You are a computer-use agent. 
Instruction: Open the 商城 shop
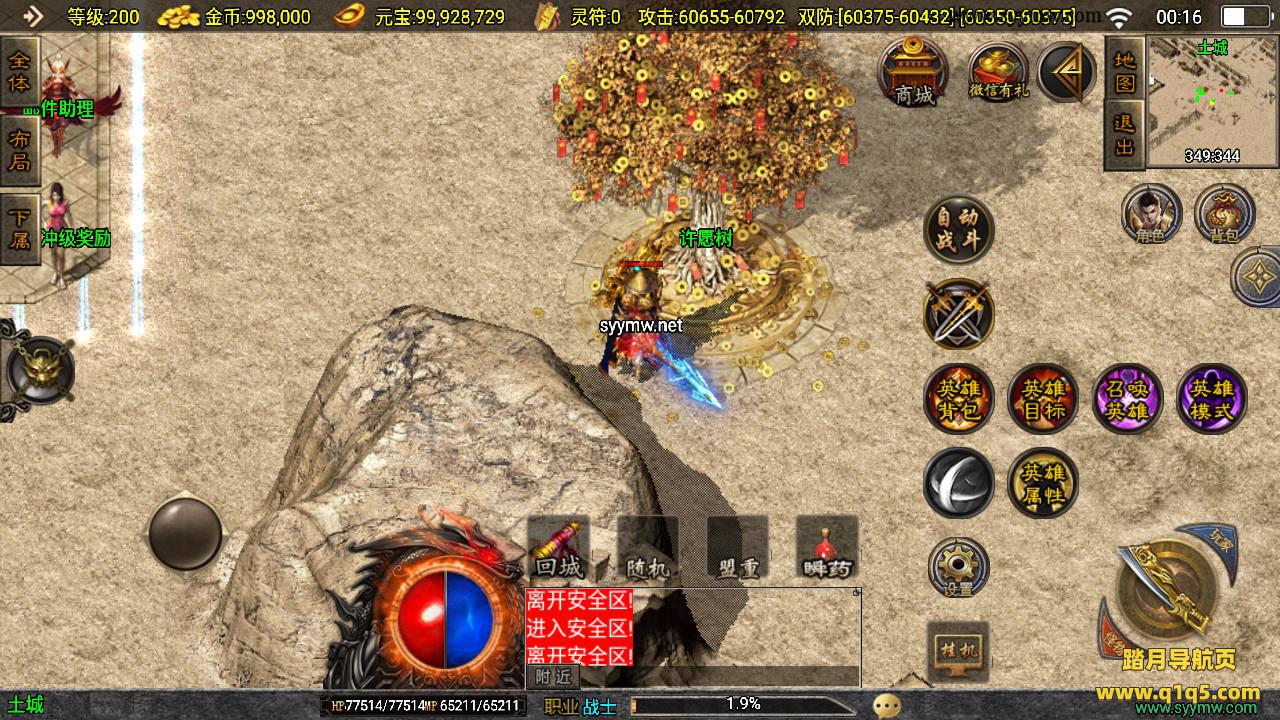click(913, 72)
